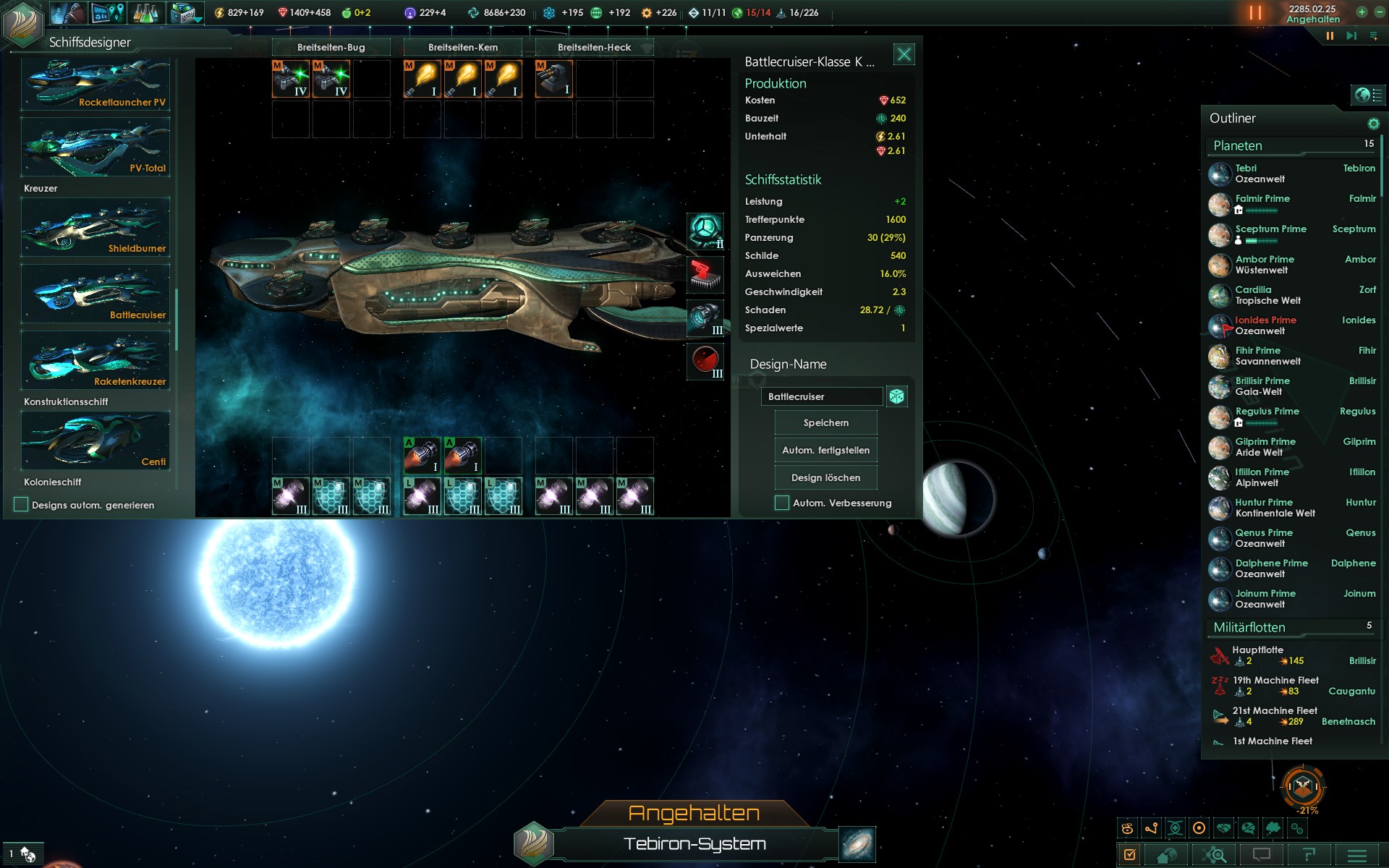Viewport: 1389px width, 868px height.
Task: Select the Shieldburner ship design
Action: 95,228
